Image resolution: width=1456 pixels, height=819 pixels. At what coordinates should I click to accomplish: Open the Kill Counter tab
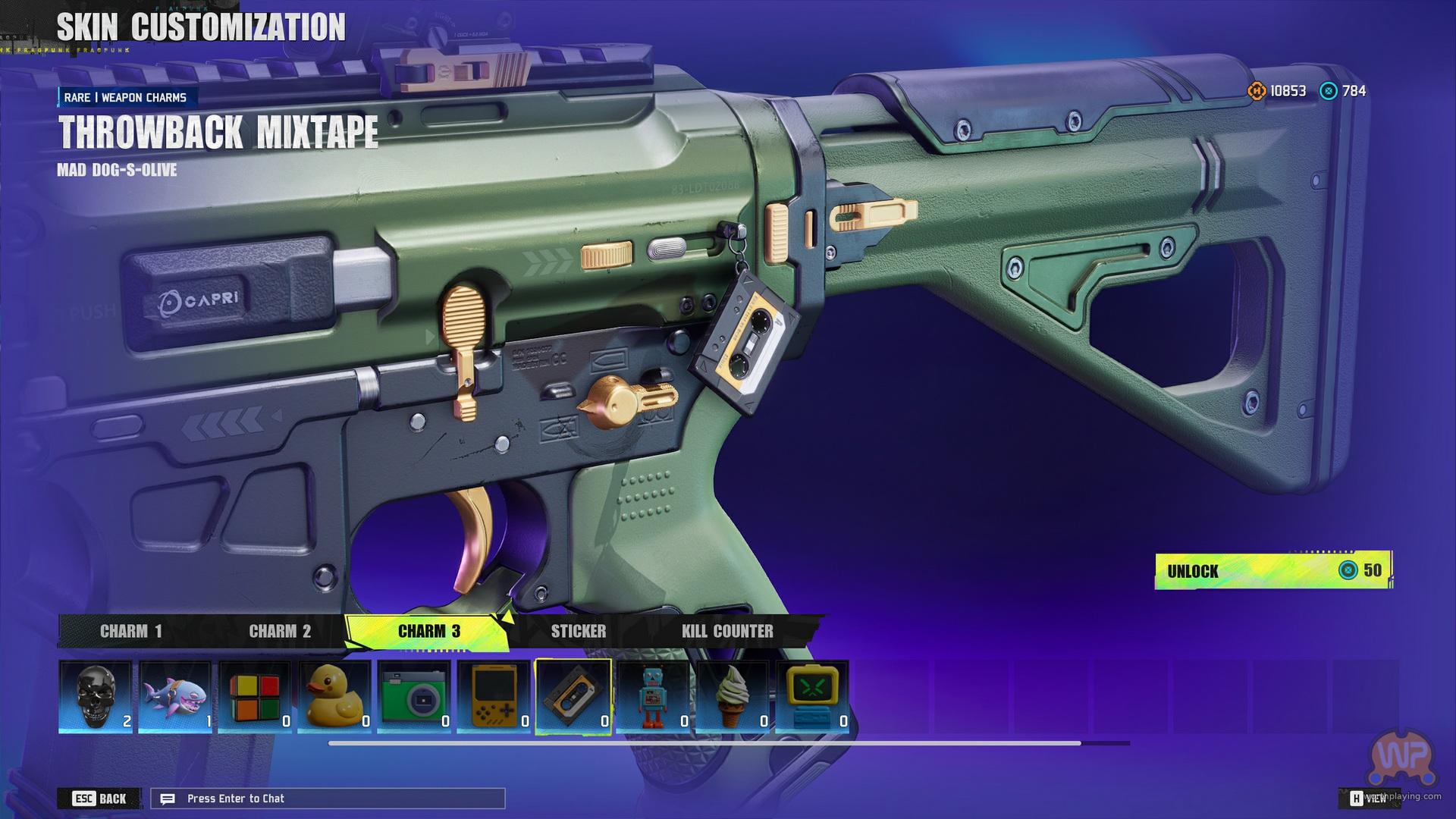[727, 631]
